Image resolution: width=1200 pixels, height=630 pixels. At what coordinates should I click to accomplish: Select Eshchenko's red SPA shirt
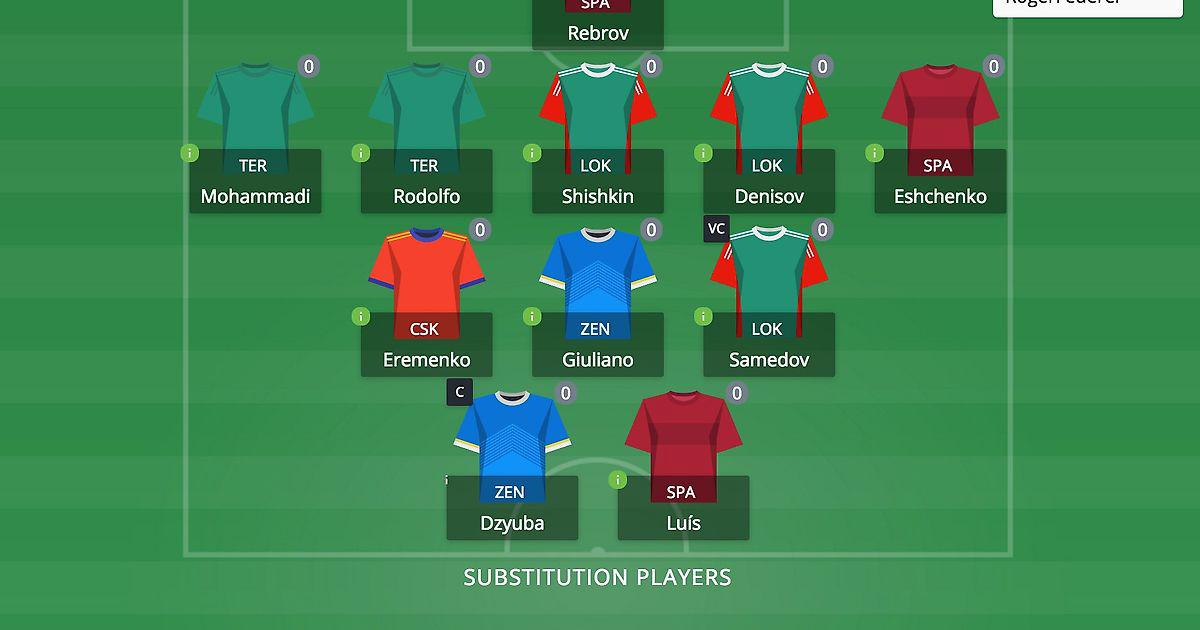pyautogui.click(x=940, y=110)
